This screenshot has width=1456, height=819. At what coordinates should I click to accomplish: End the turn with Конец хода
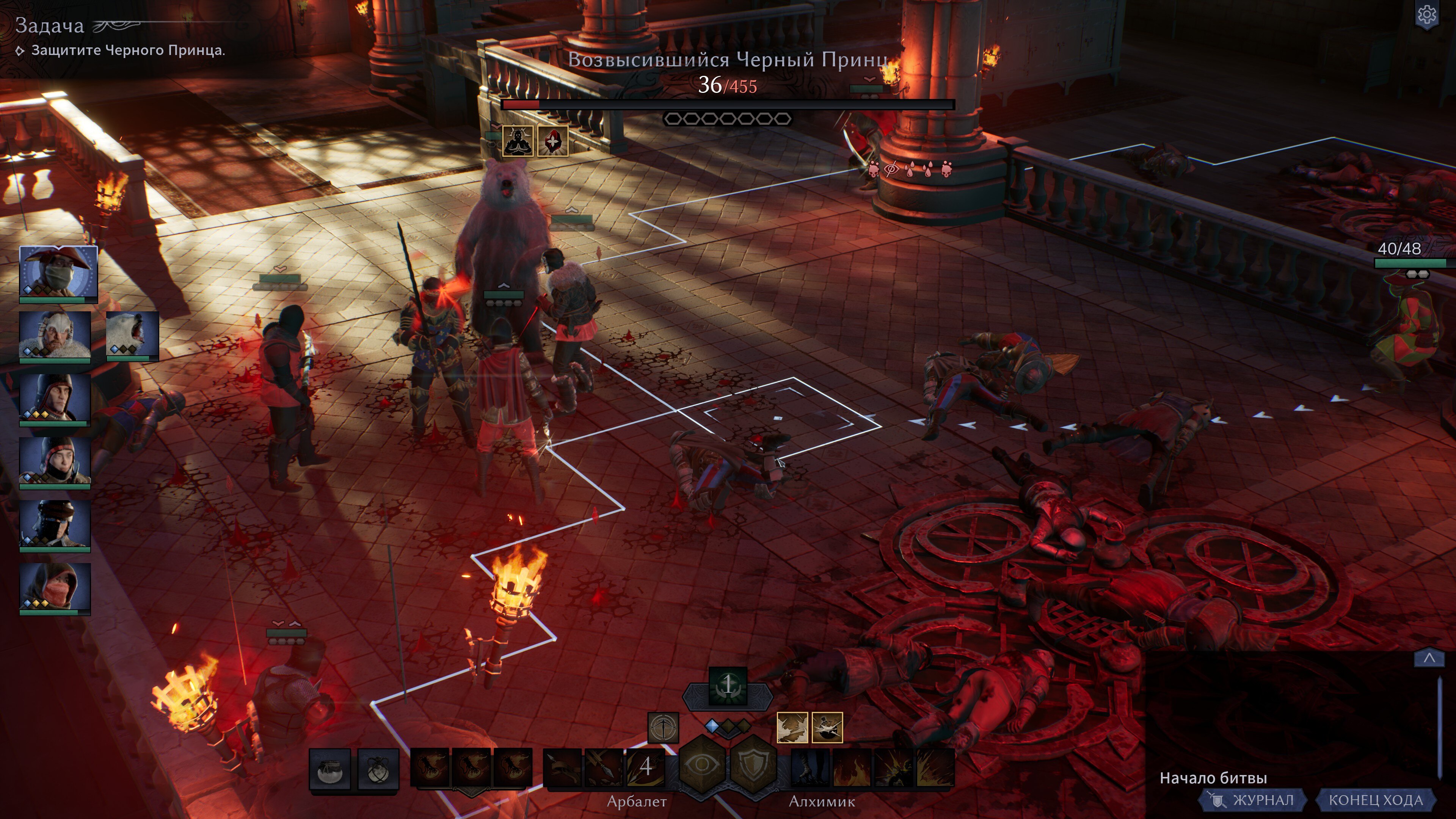[x=1375, y=800]
